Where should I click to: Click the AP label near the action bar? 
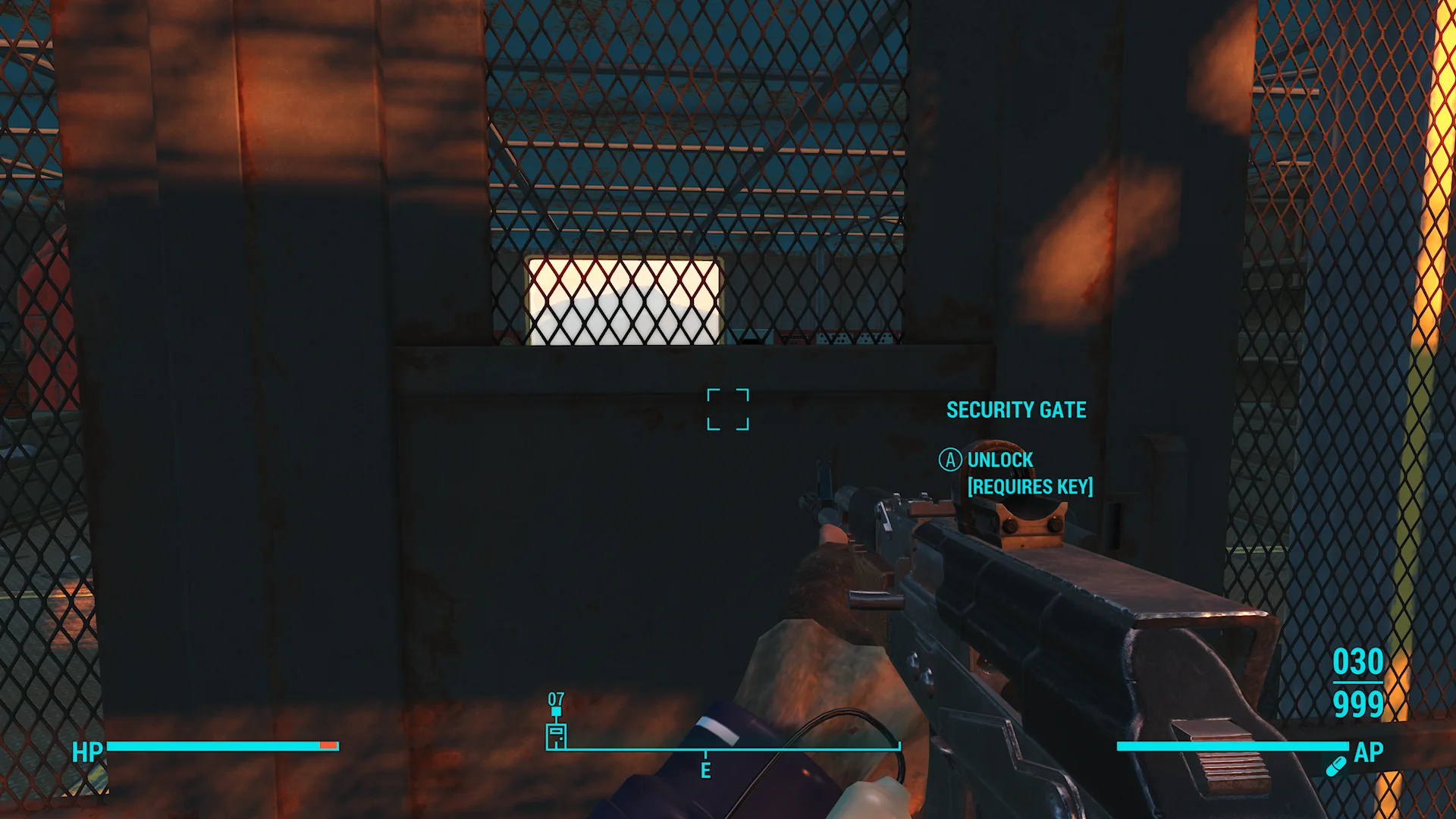[x=1369, y=753]
